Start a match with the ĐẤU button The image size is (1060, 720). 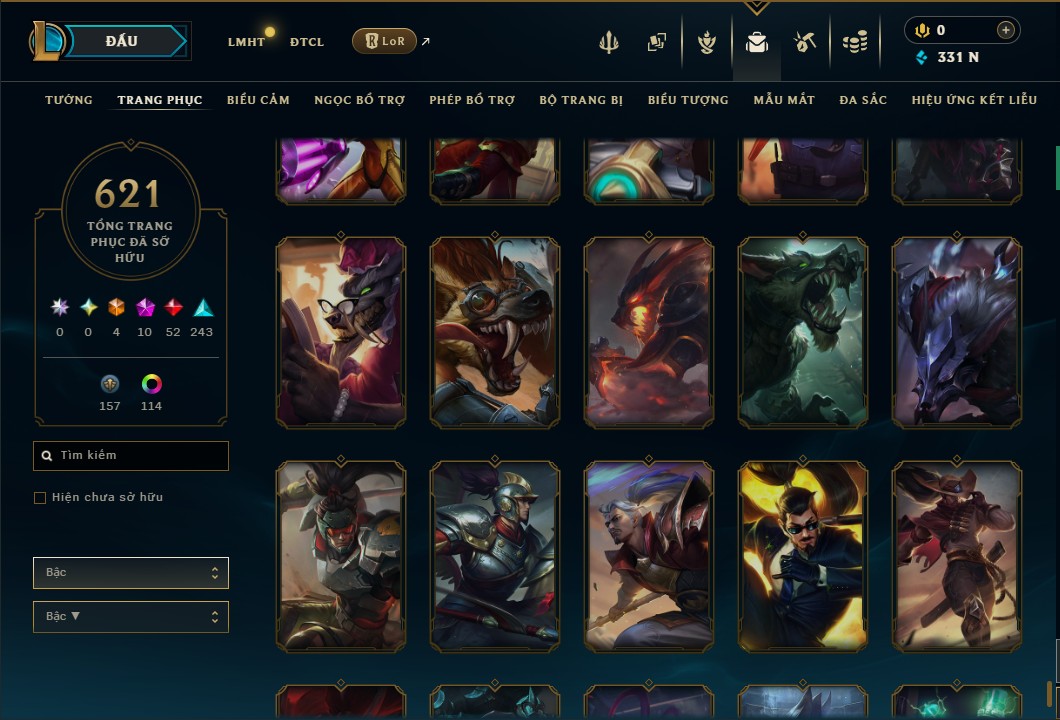[121, 41]
